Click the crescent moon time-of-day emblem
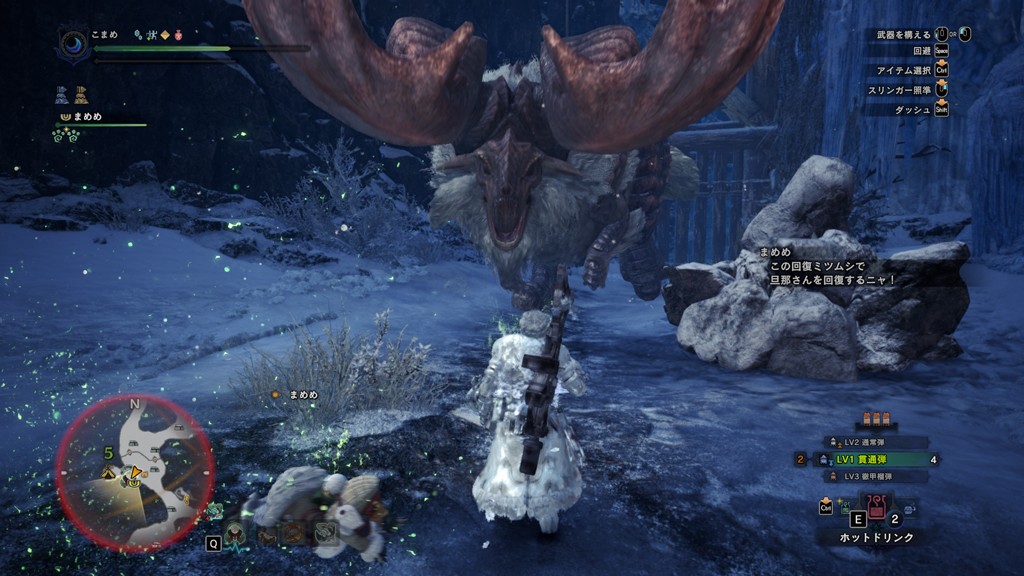This screenshot has width=1024, height=576. click(x=75, y=43)
